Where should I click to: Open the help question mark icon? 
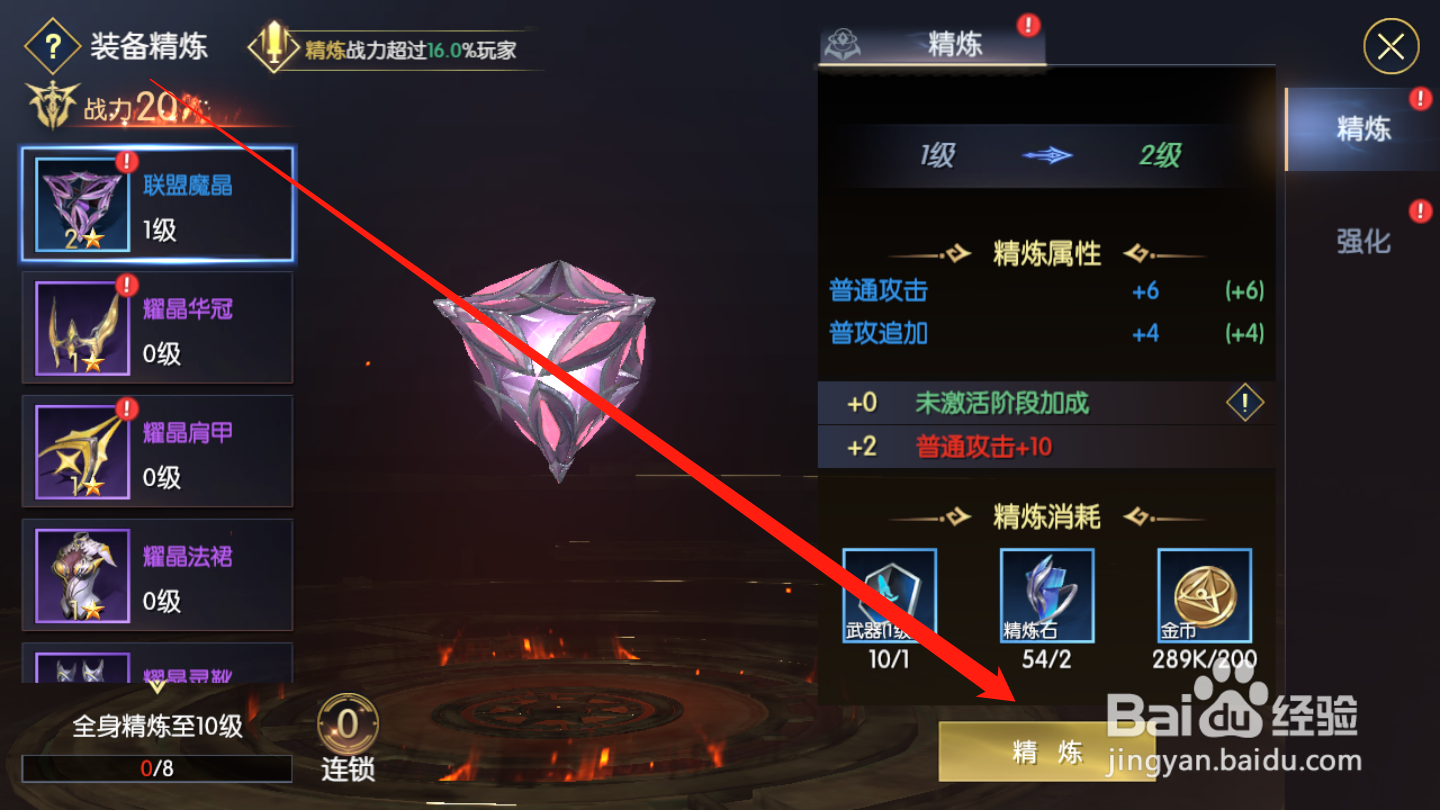[53, 46]
